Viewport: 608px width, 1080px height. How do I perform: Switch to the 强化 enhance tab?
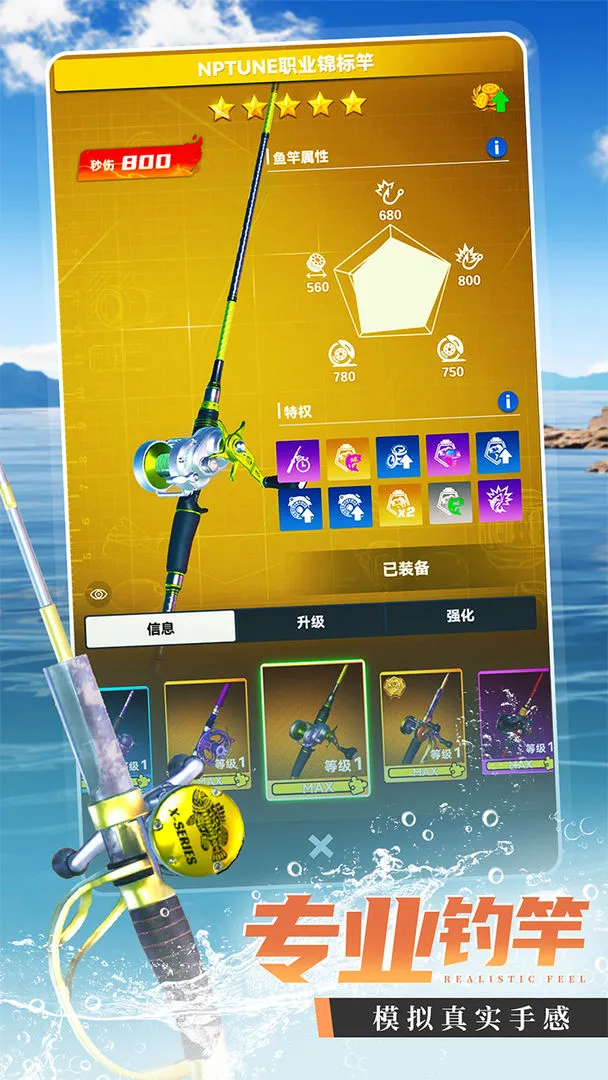[460, 617]
